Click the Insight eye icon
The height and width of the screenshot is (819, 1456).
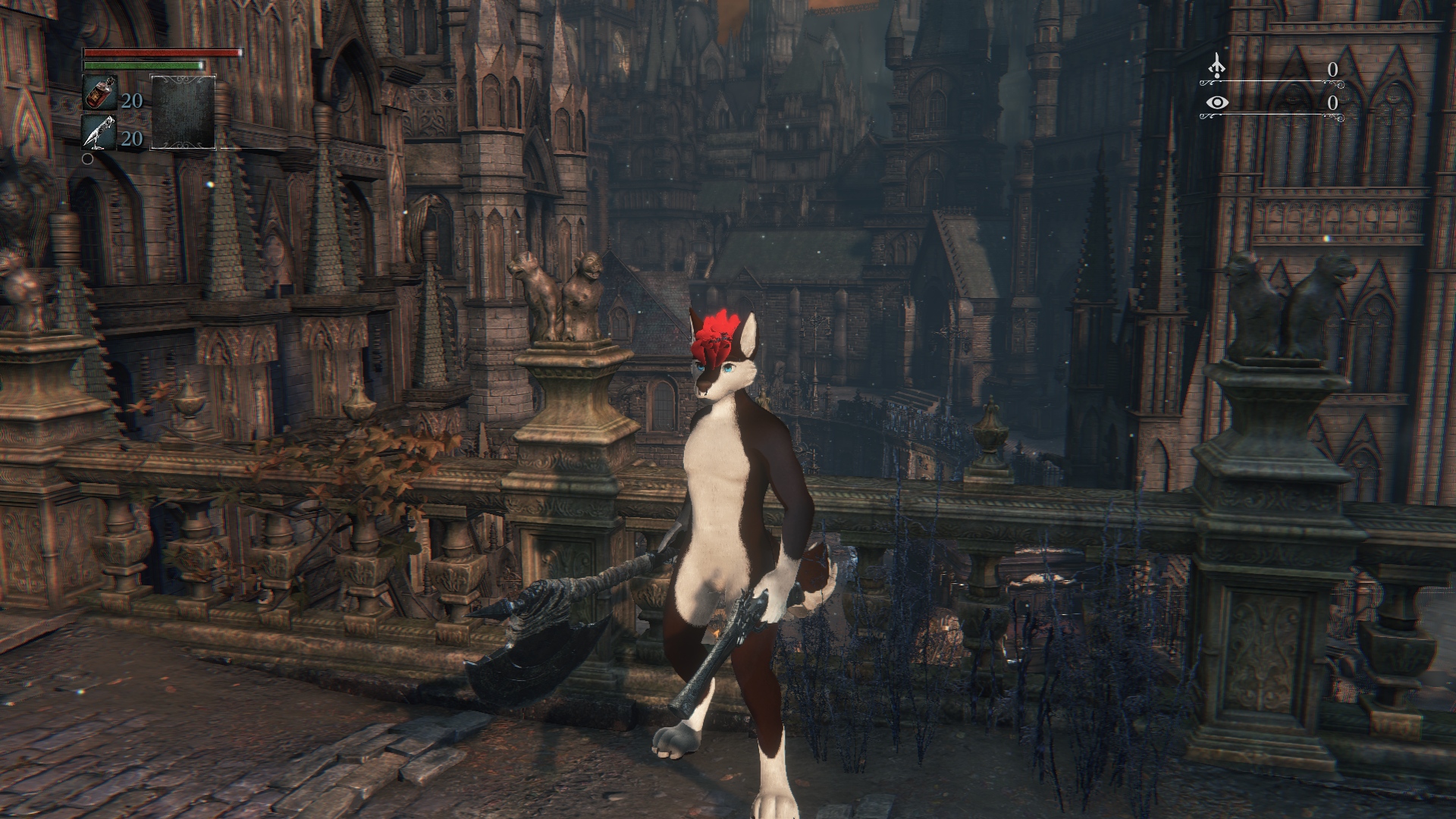click(x=1217, y=102)
